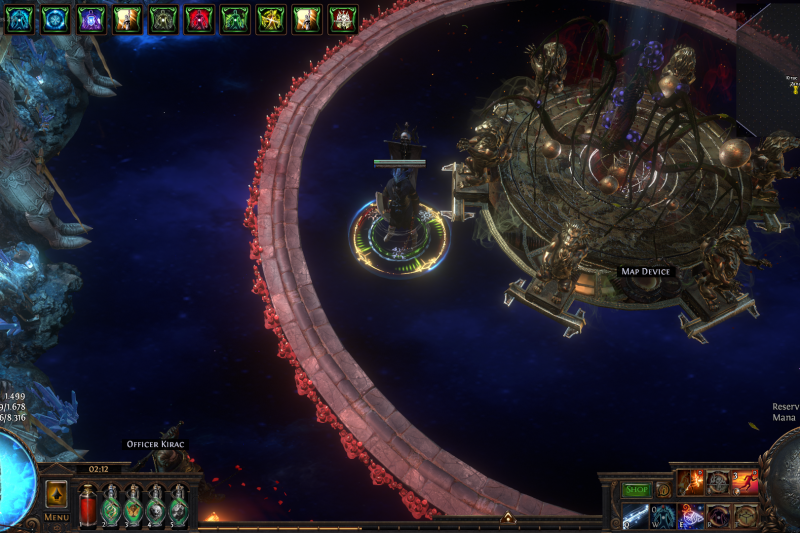The image size is (800, 533).
Task: Activate the white lightning beam skill on Q
Action: click(x=636, y=516)
